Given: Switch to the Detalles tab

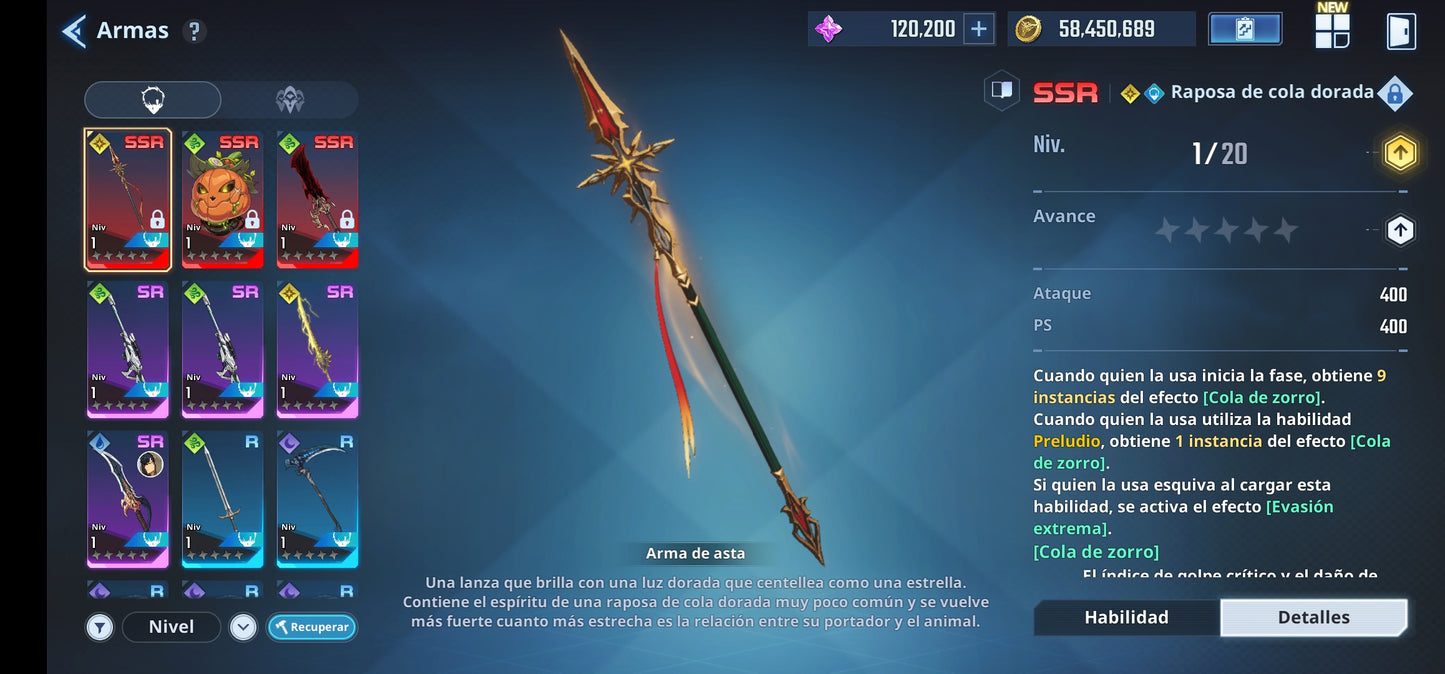Looking at the screenshot, I should click(1314, 618).
